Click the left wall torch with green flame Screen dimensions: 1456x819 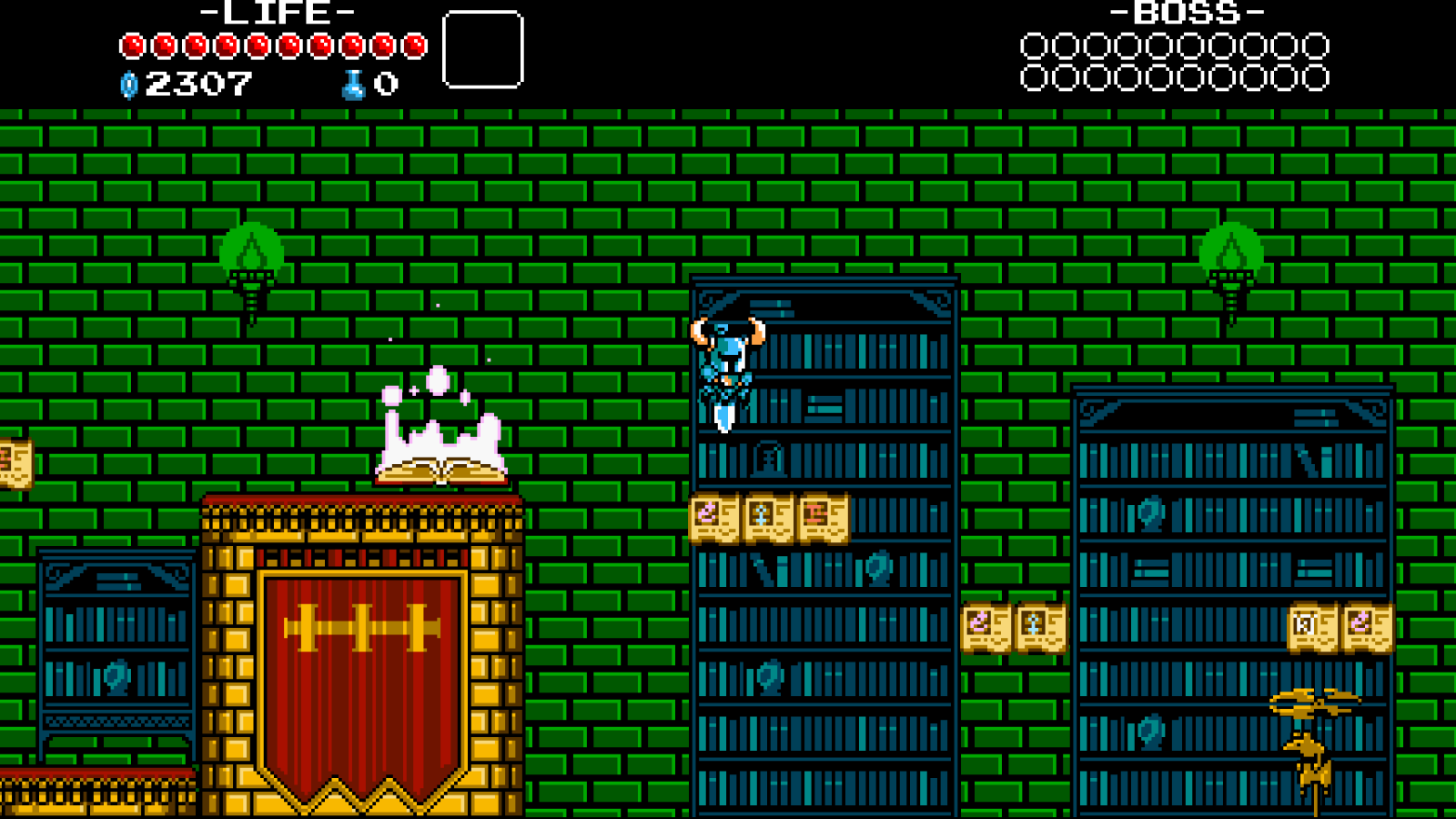coord(253,264)
